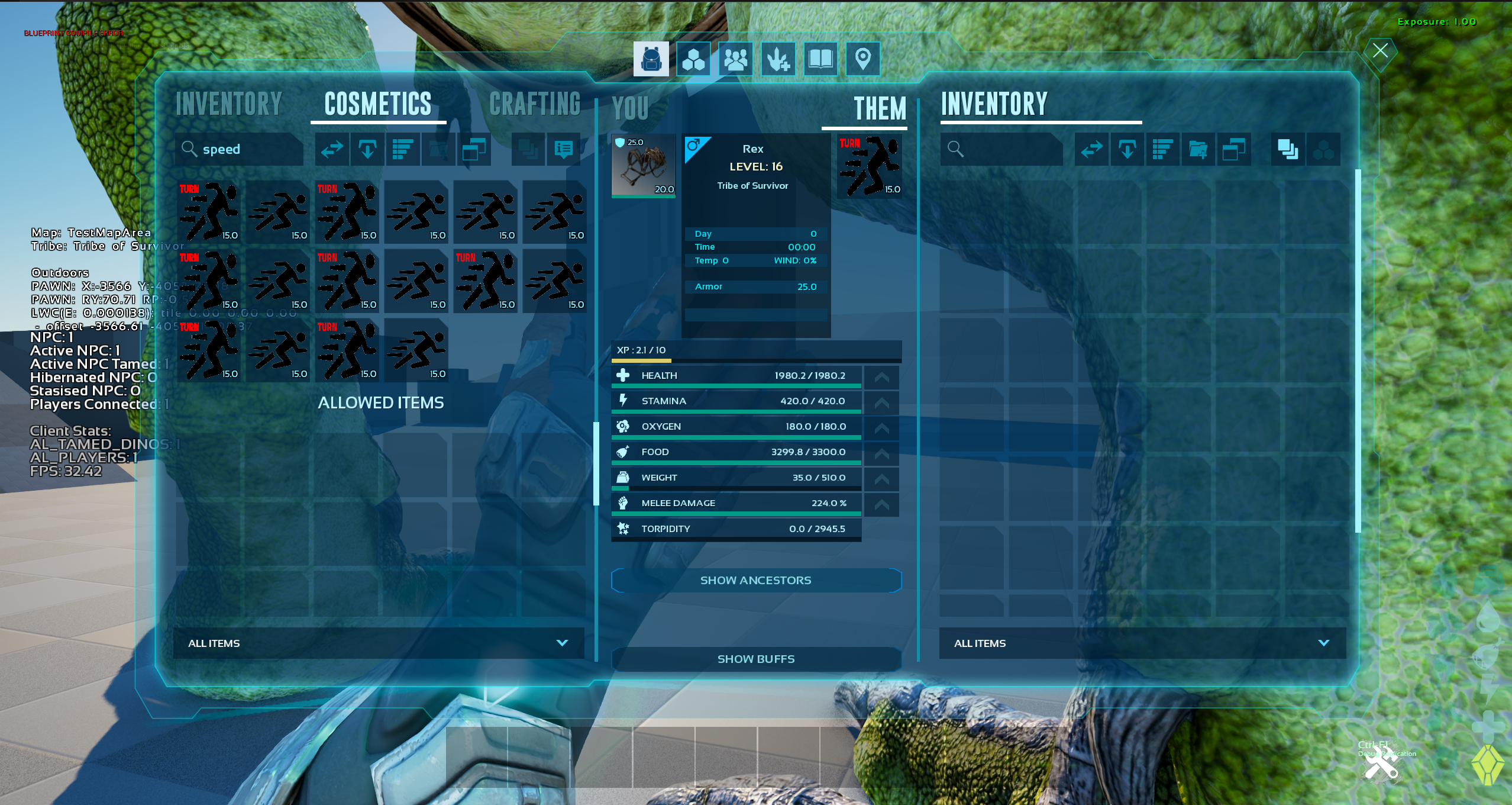Open the backpack inventory icon at top
Image resolution: width=1512 pixels, height=805 pixels.
pyautogui.click(x=651, y=59)
